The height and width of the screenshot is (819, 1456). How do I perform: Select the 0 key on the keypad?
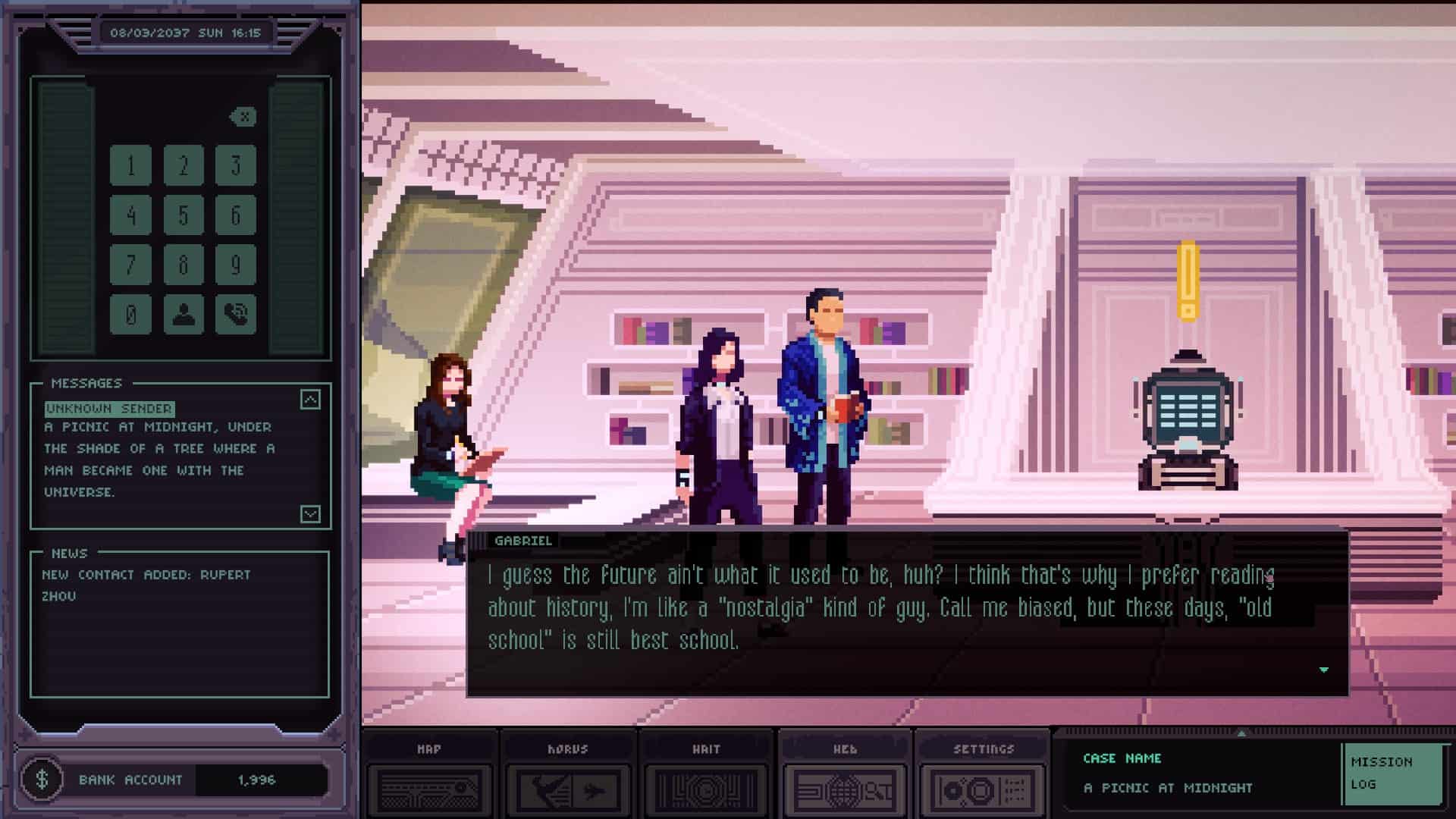click(130, 314)
